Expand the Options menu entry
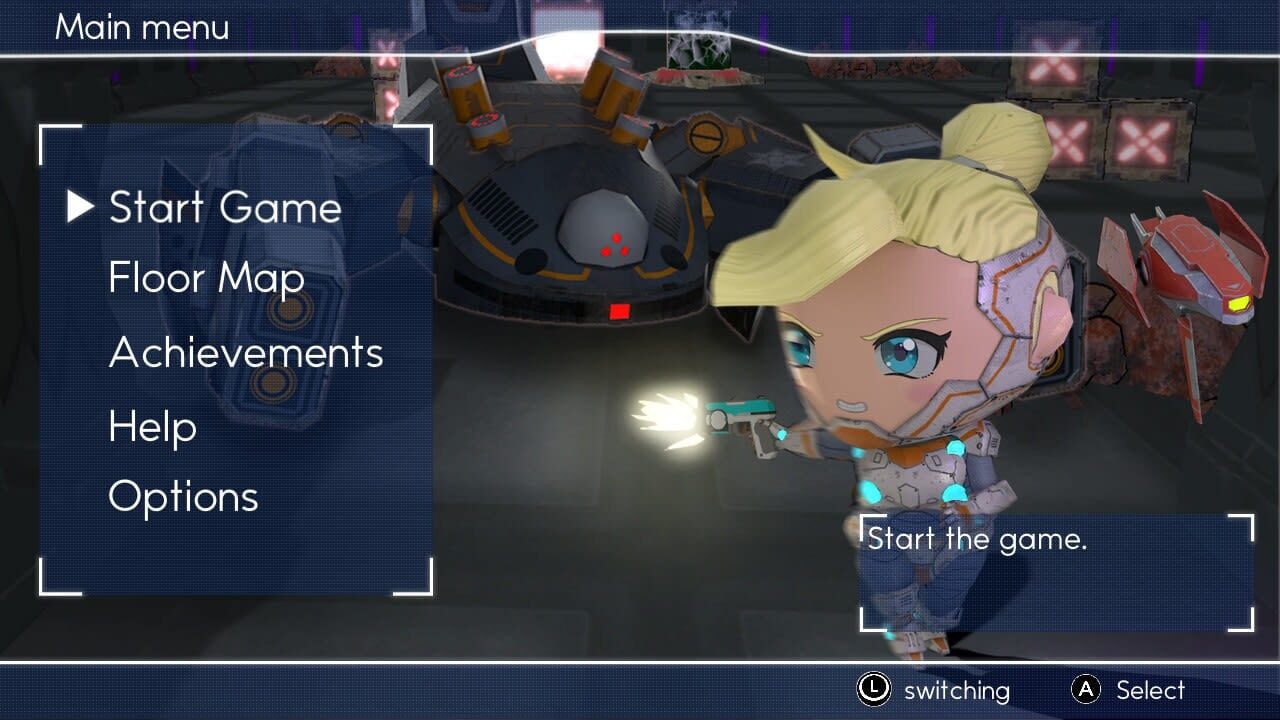 pos(184,497)
